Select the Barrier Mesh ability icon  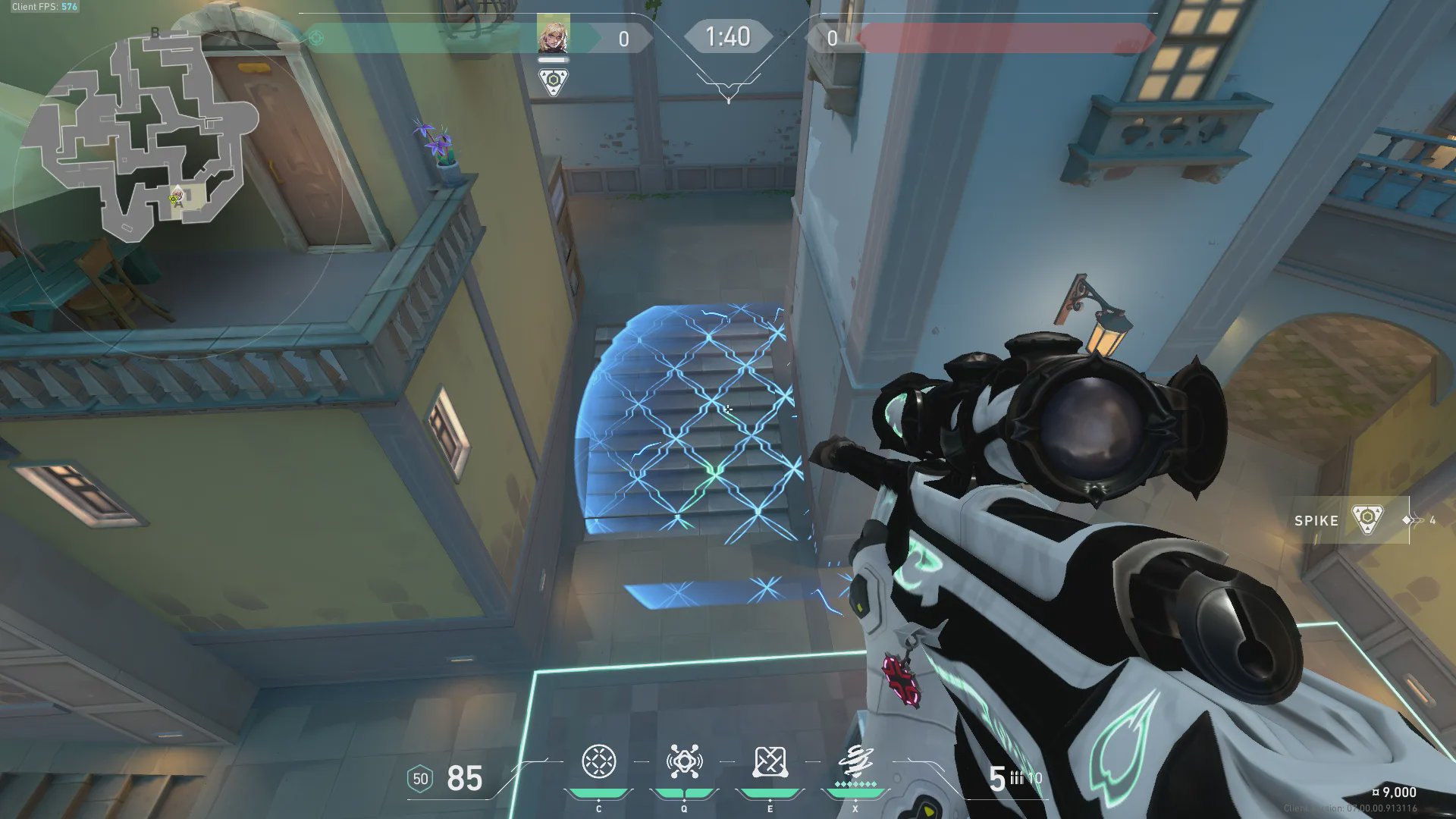(770, 762)
